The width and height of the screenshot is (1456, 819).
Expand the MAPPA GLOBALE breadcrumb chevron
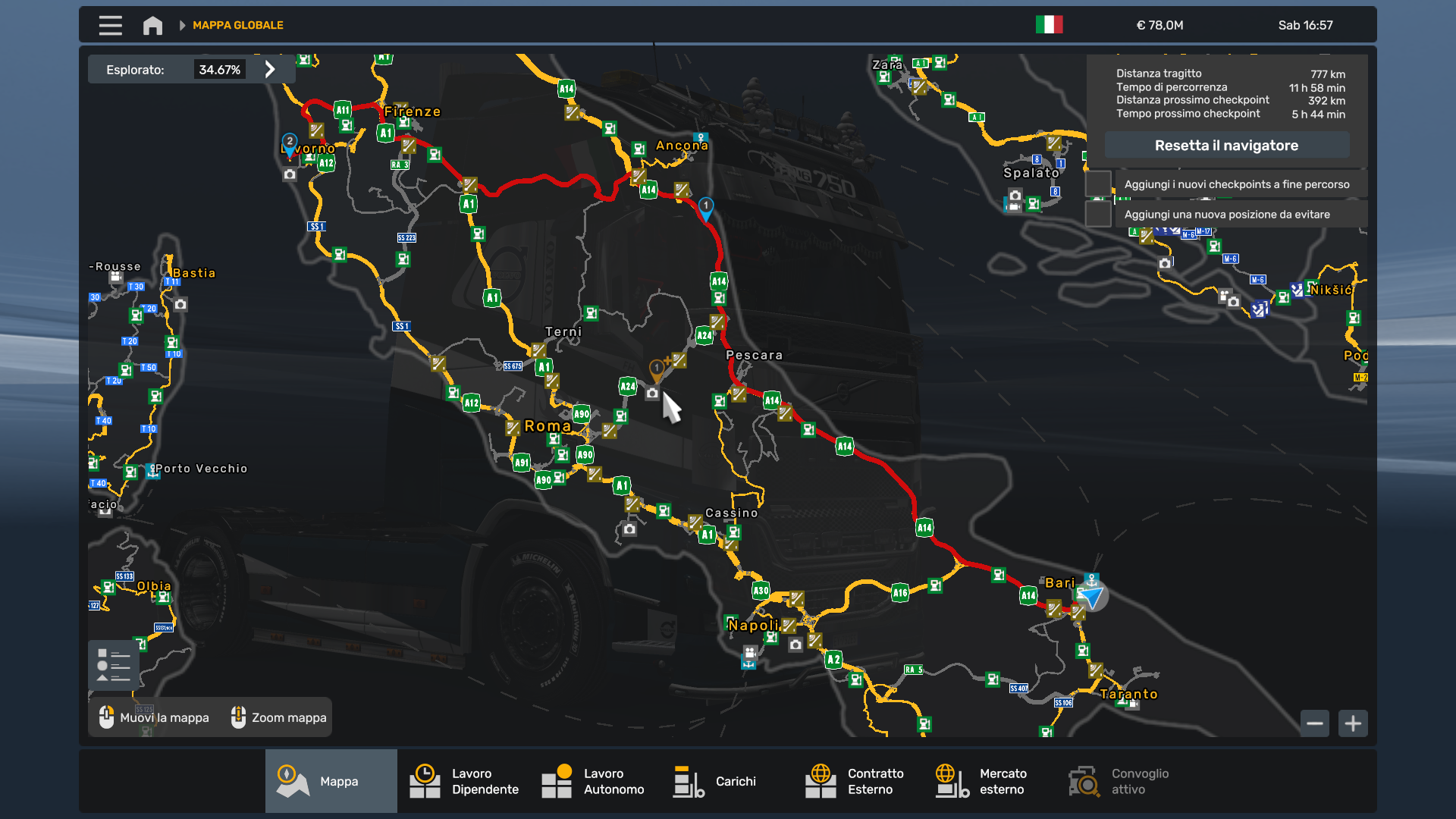tap(182, 24)
